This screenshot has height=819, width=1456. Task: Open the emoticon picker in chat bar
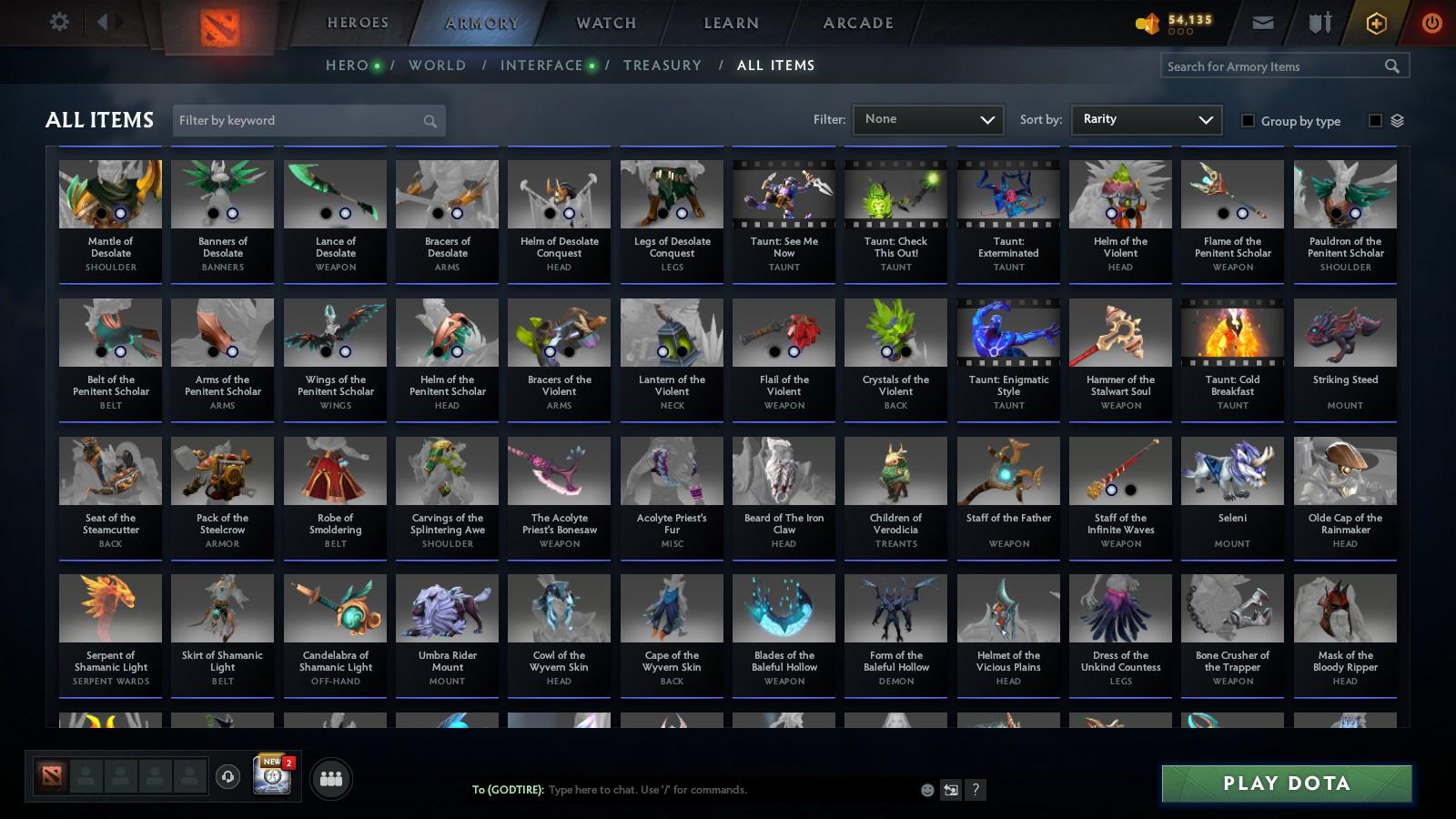926,790
